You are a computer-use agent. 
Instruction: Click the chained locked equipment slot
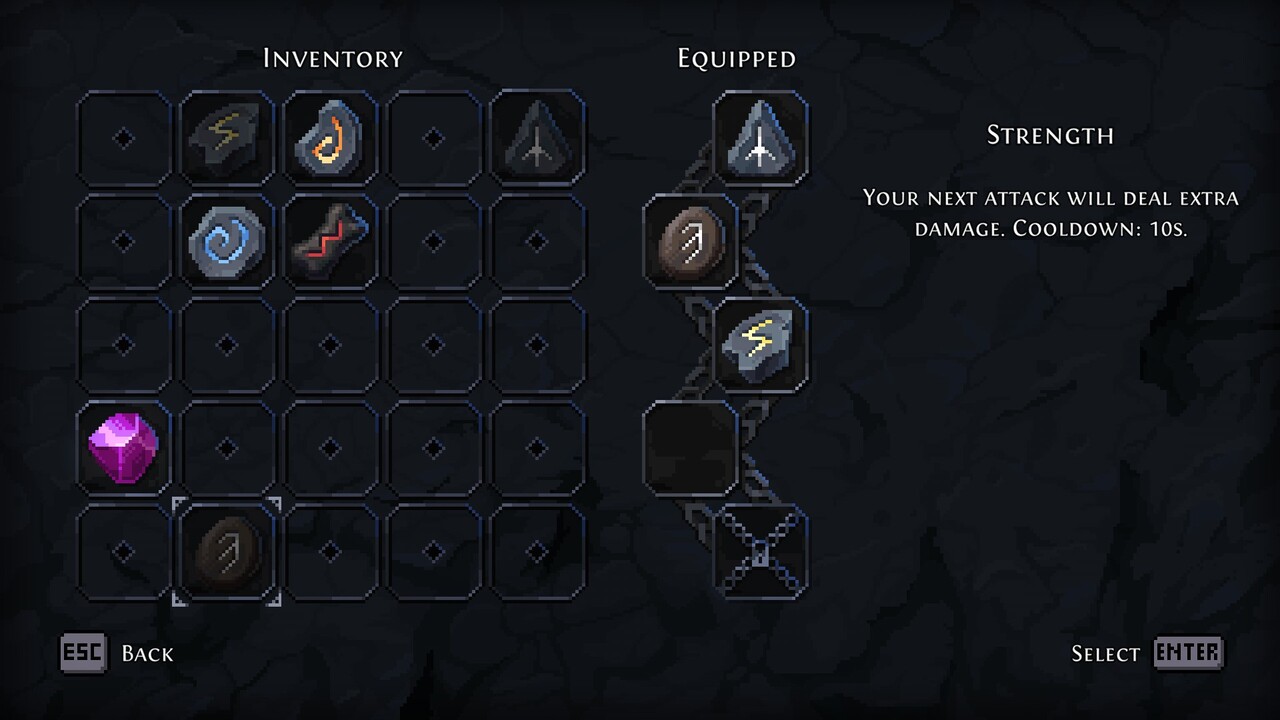(x=760, y=552)
